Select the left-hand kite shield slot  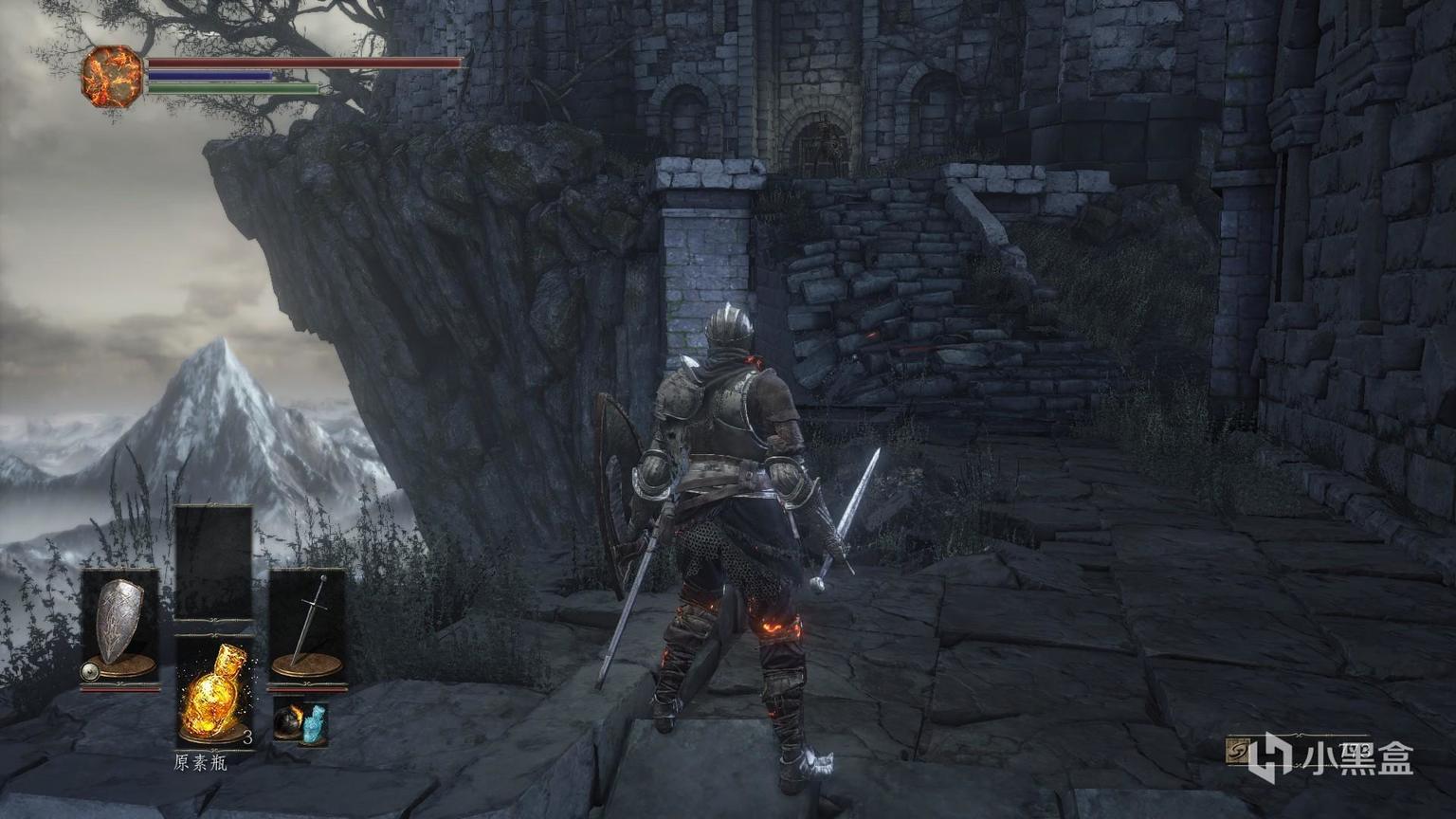click(x=119, y=622)
